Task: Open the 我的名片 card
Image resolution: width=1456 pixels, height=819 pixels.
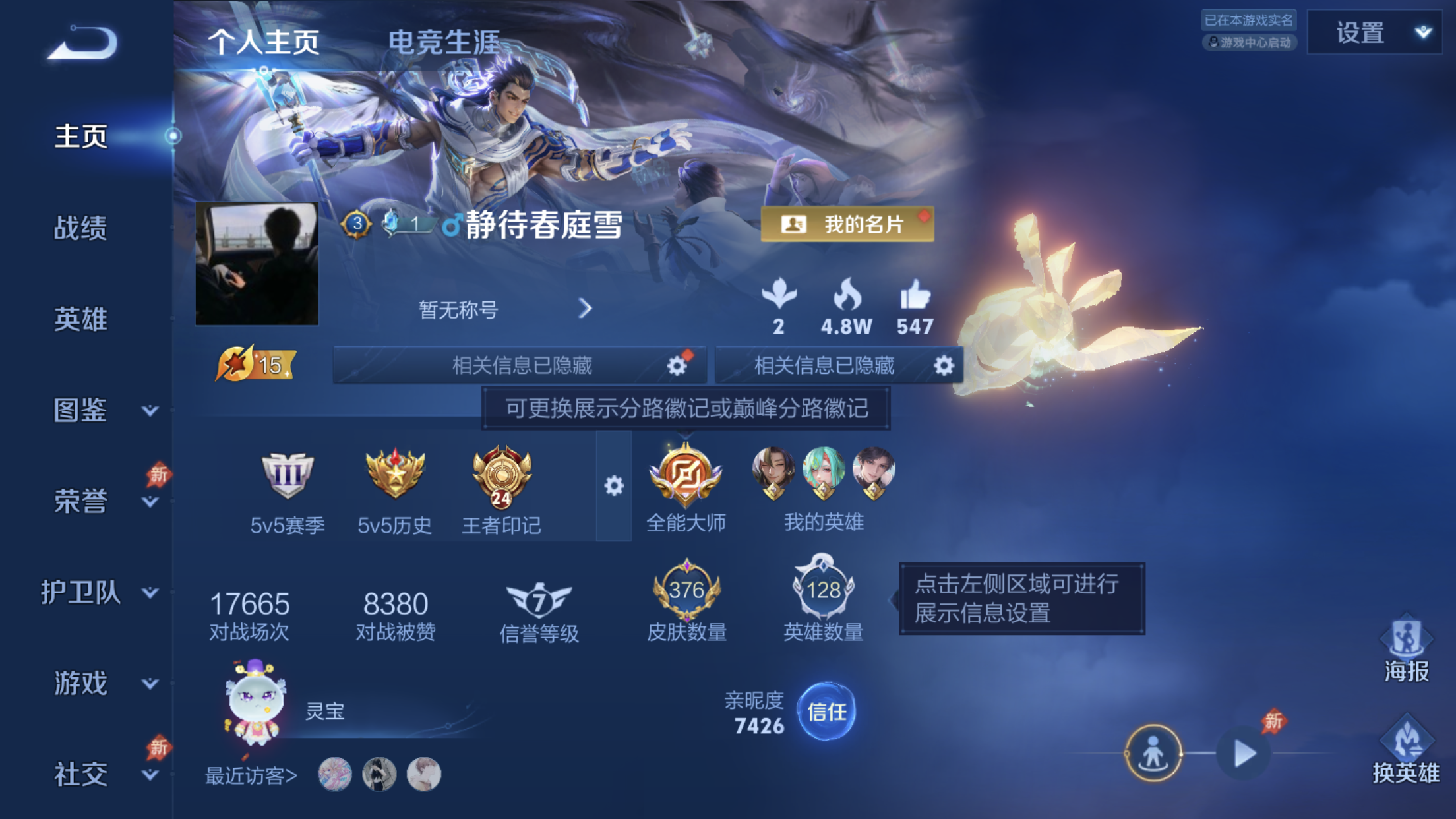Action: 847,224
